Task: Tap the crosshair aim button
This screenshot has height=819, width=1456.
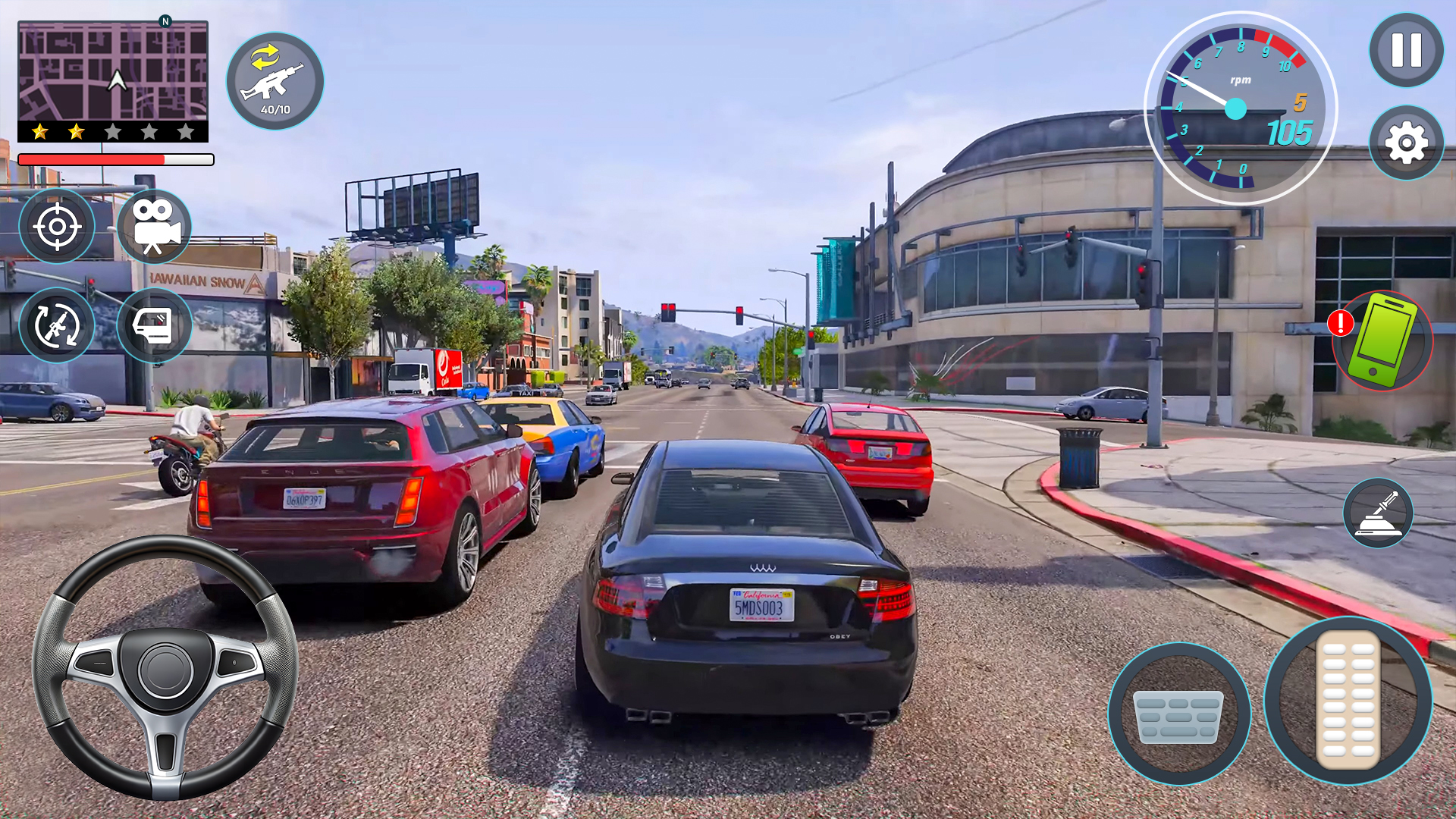Action: pos(57,226)
